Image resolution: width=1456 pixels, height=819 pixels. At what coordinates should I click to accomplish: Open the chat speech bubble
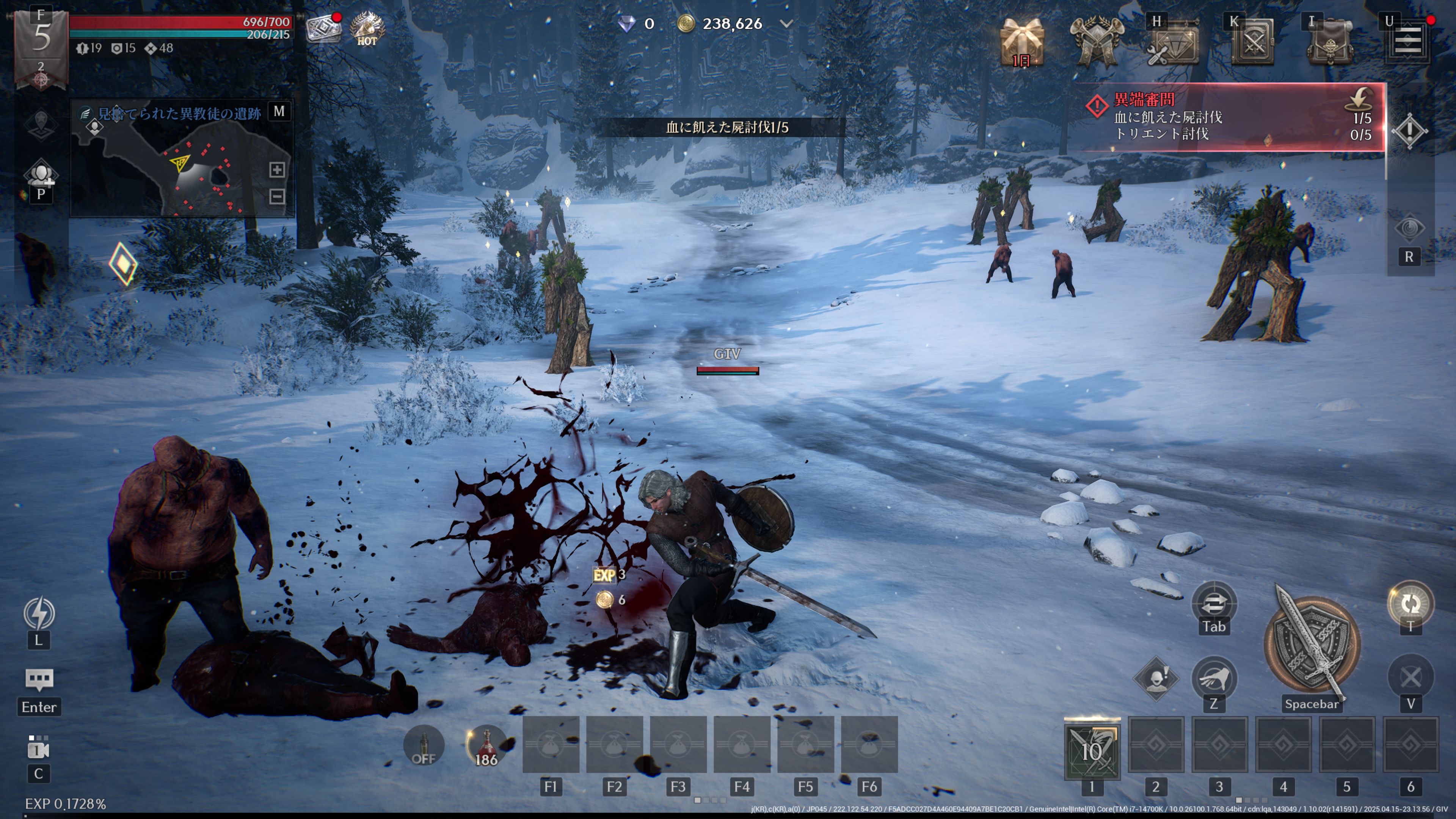39,679
